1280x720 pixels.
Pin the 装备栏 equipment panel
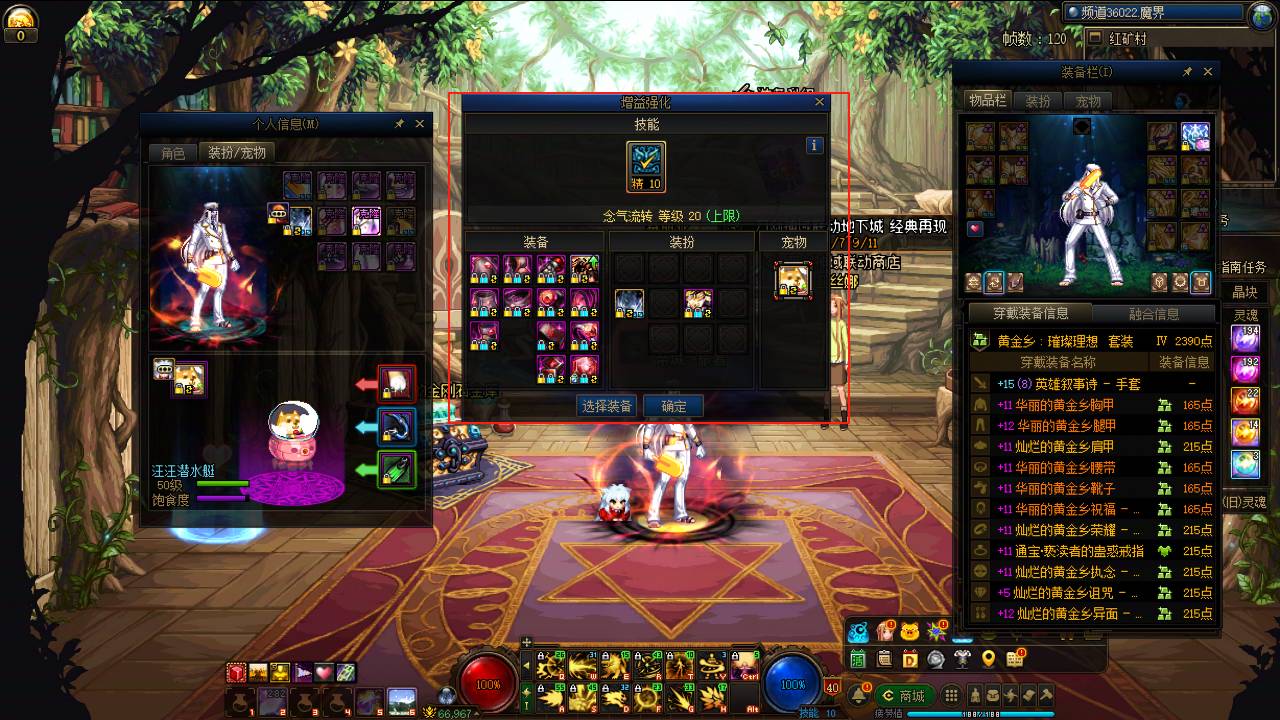[x=1187, y=72]
